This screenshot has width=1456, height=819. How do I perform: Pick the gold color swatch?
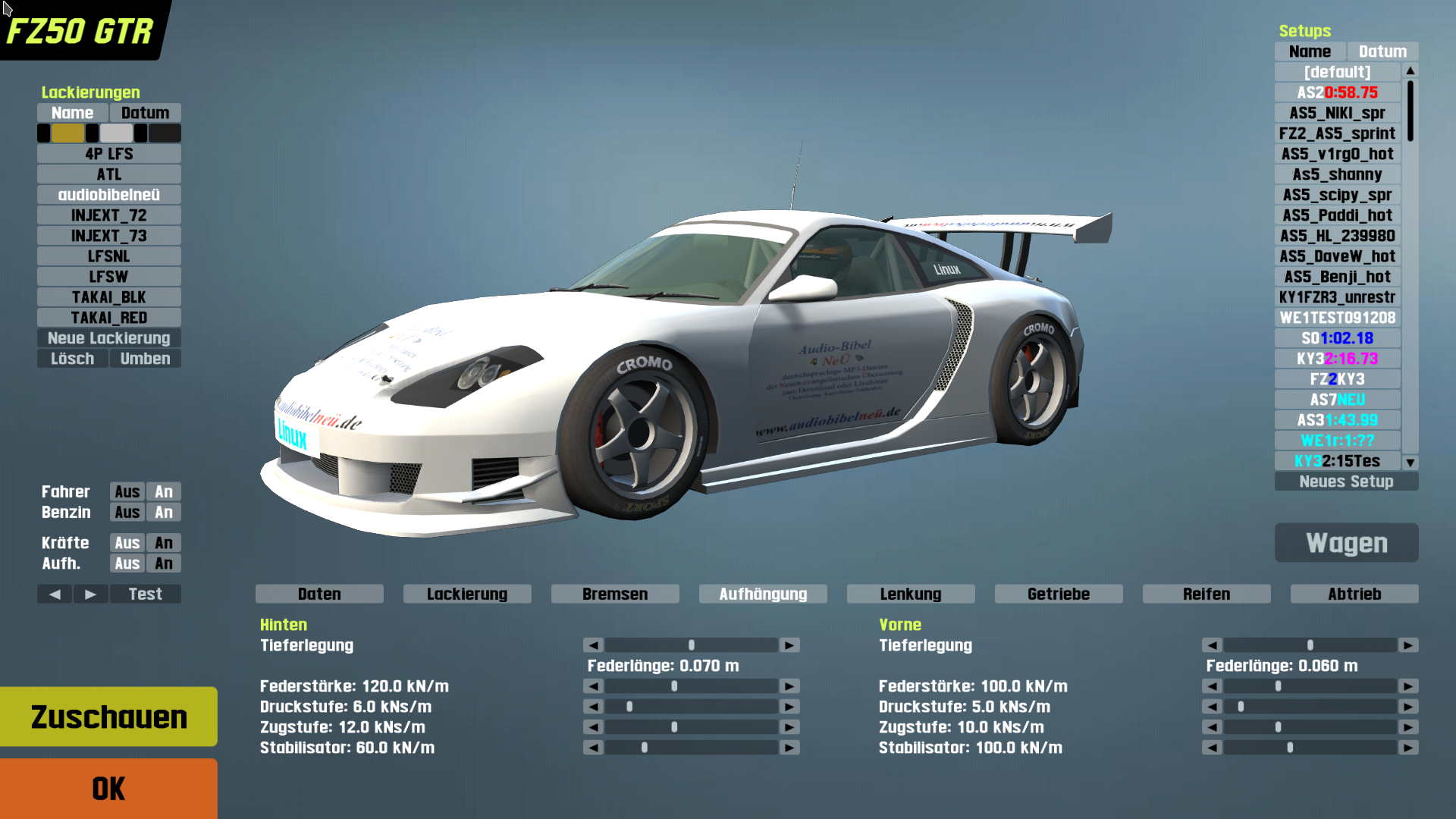click(x=67, y=133)
